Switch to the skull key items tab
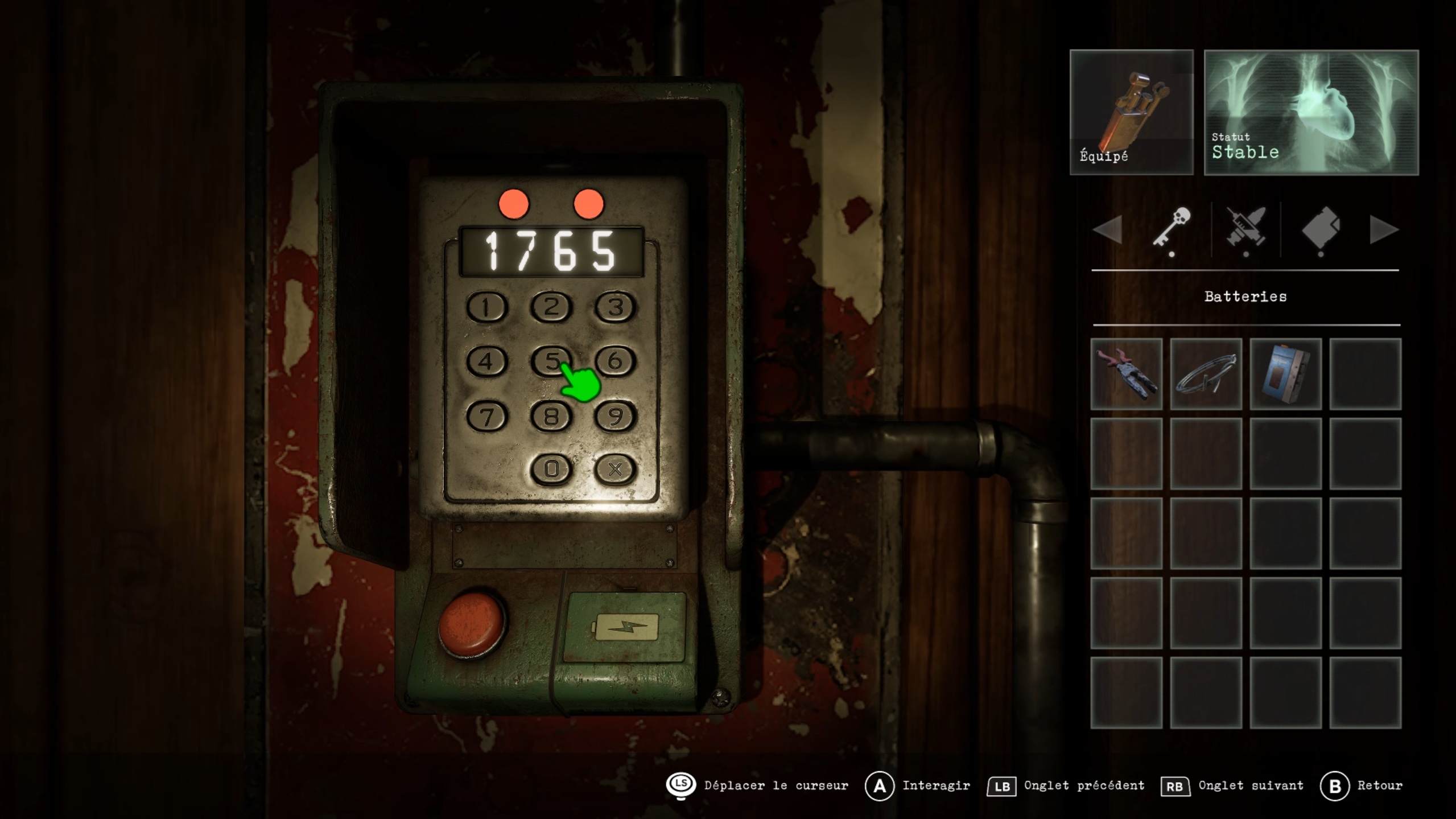 tap(1172, 228)
